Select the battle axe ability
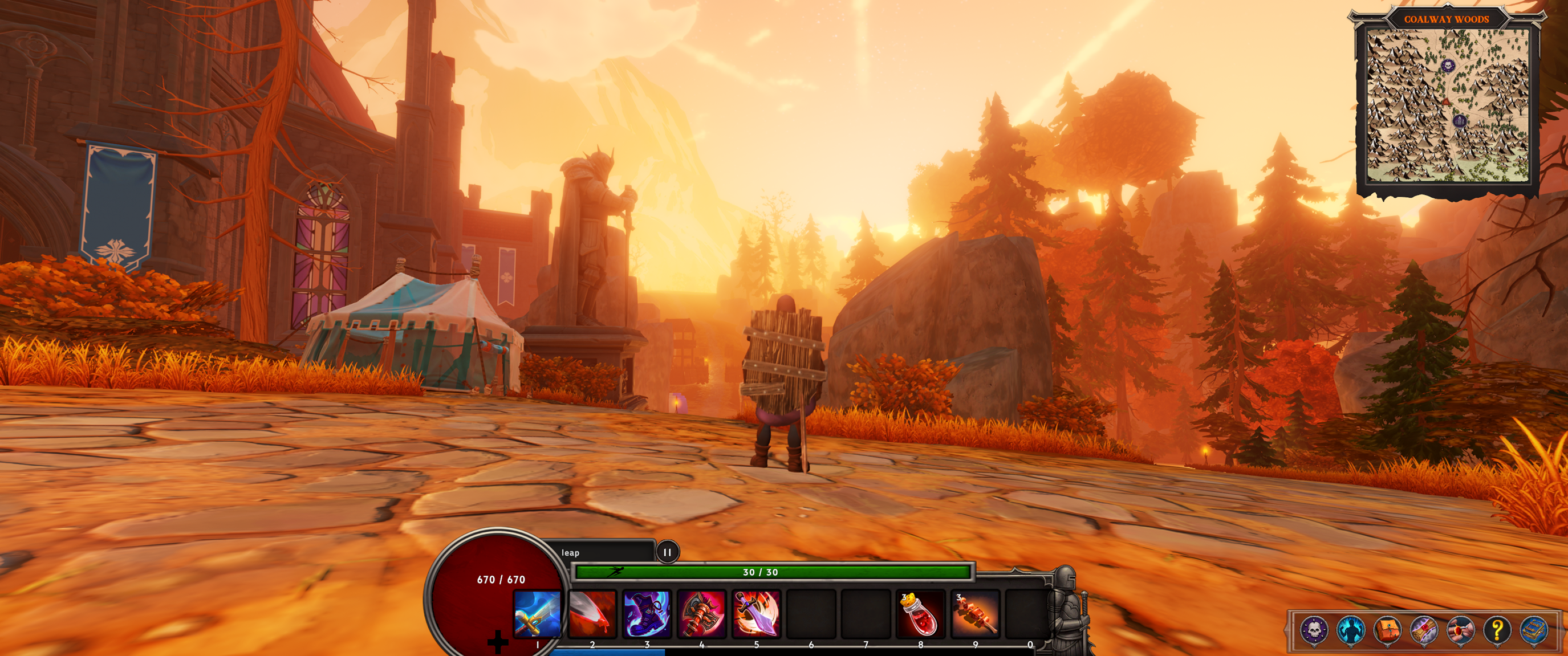 click(x=701, y=613)
